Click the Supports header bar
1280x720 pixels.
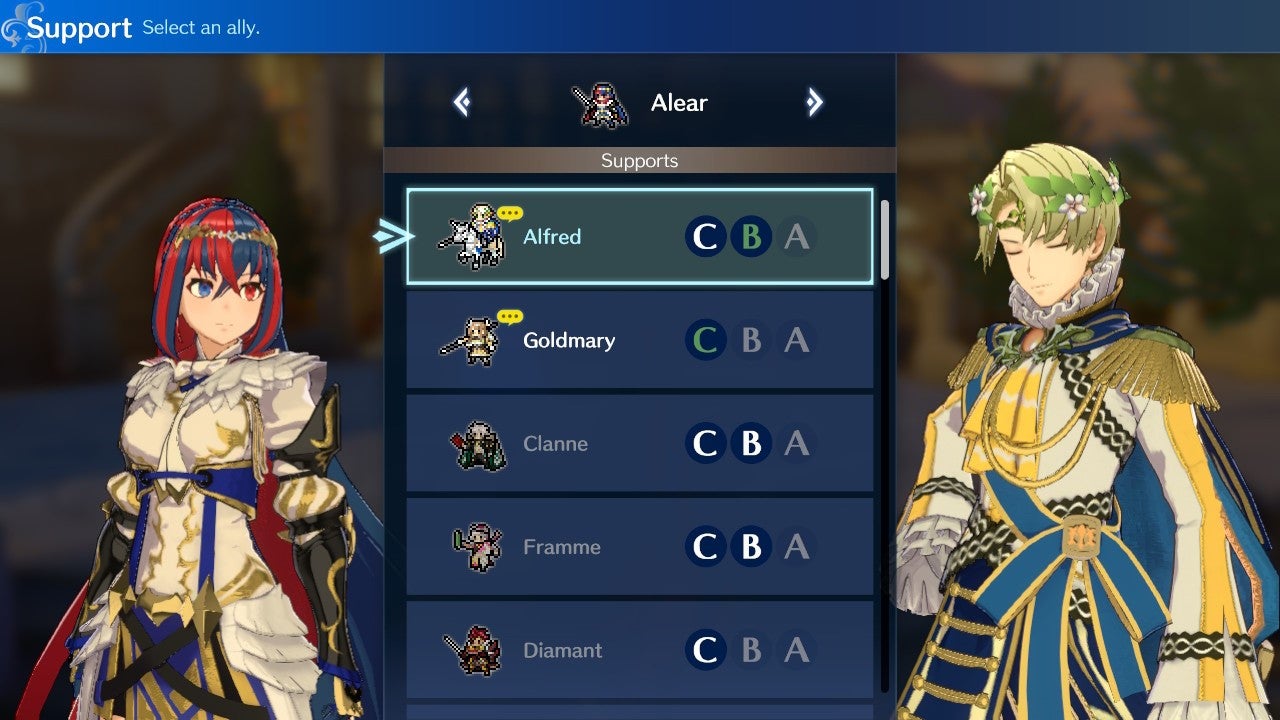coord(639,160)
